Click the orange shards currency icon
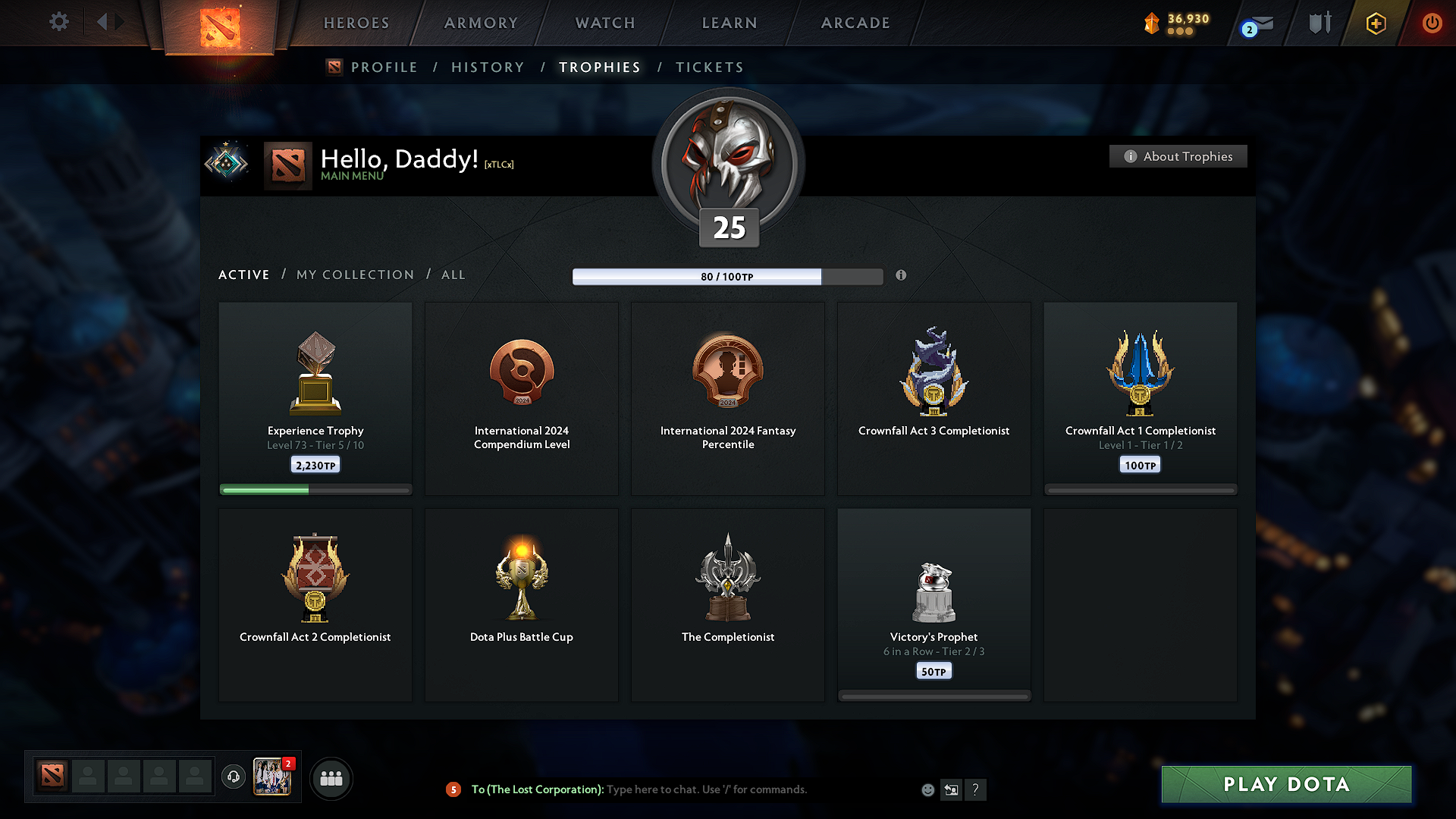This screenshot has height=819, width=1456. point(1151,24)
